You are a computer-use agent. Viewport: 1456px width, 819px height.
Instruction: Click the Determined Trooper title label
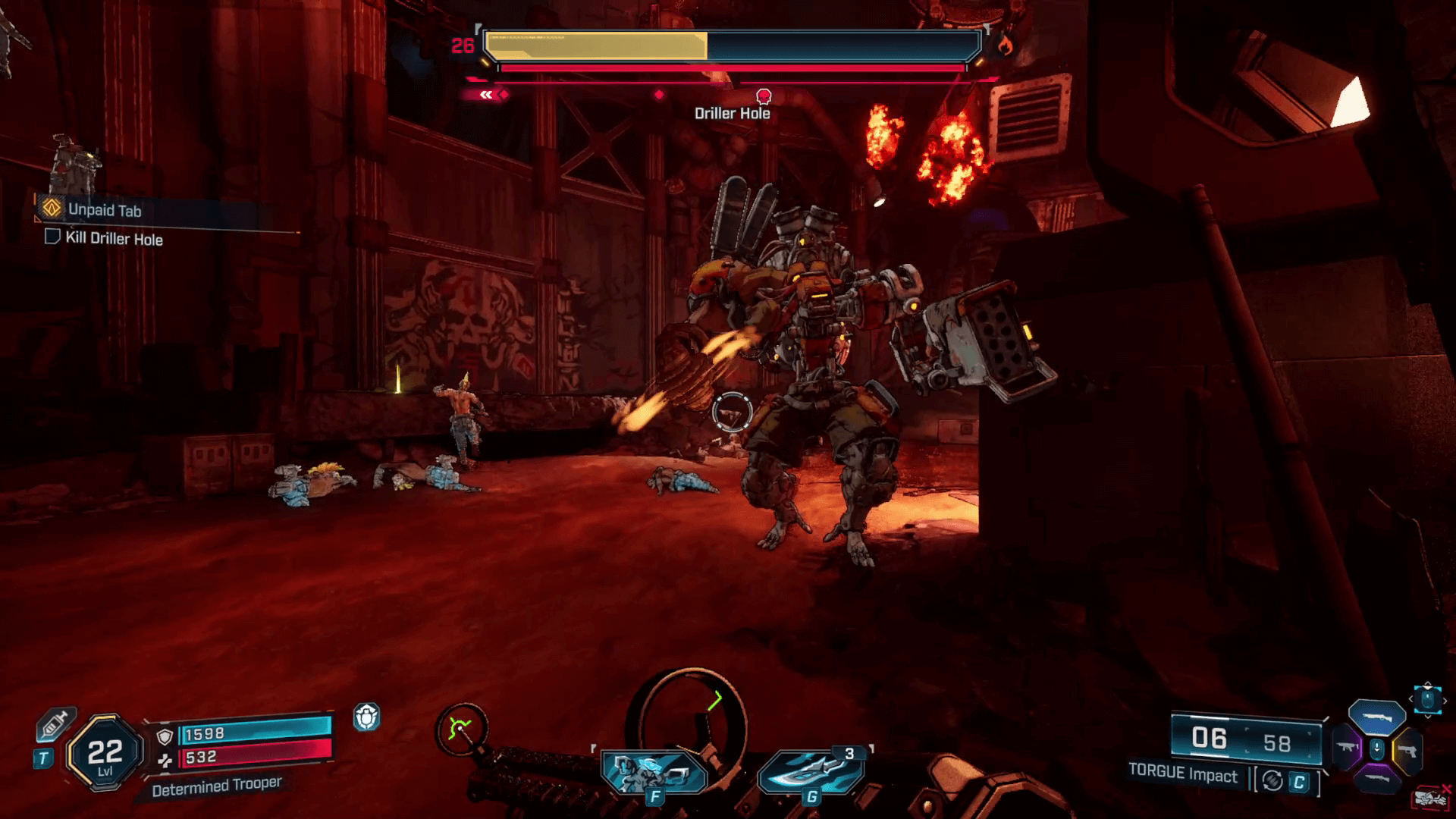point(218,787)
